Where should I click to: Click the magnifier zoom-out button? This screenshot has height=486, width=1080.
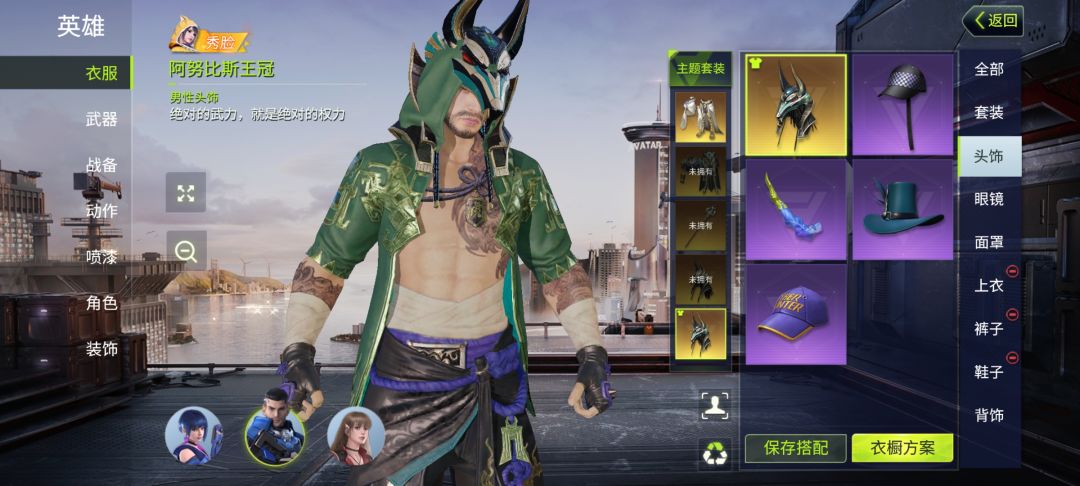[x=186, y=251]
